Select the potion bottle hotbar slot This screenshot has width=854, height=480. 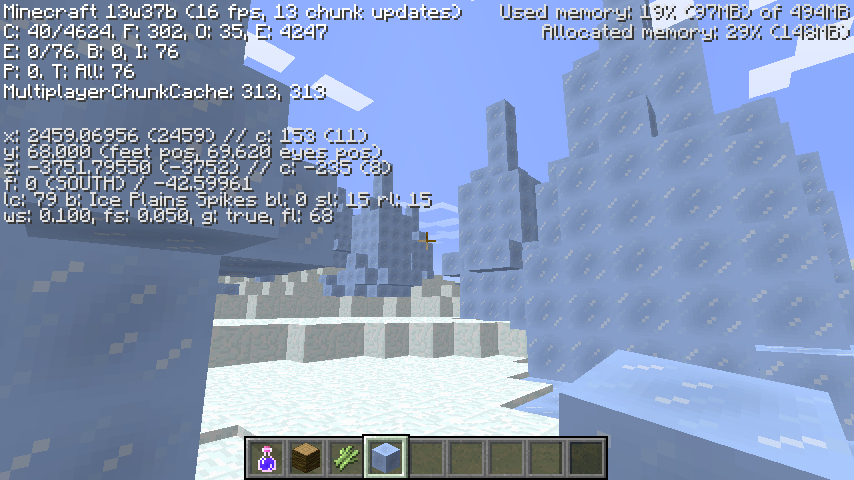click(267, 459)
